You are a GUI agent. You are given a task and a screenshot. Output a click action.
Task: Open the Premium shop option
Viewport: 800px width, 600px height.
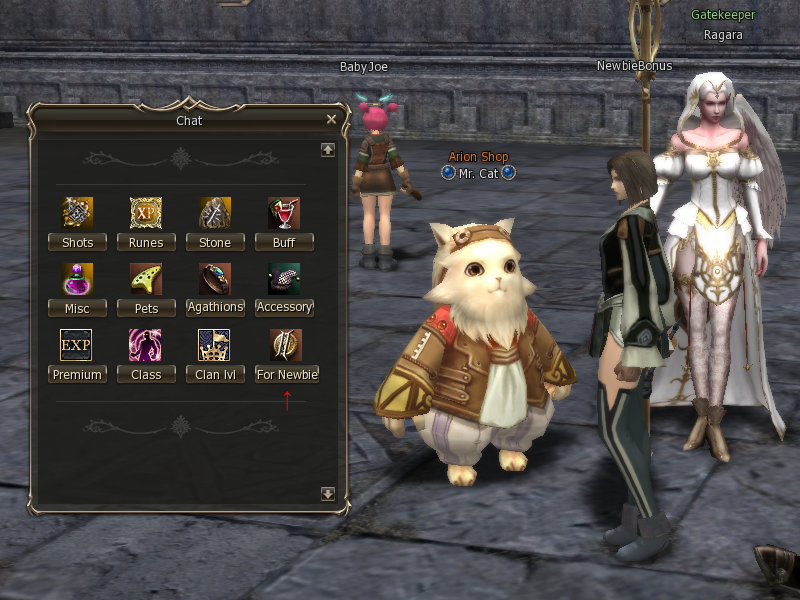click(77, 375)
